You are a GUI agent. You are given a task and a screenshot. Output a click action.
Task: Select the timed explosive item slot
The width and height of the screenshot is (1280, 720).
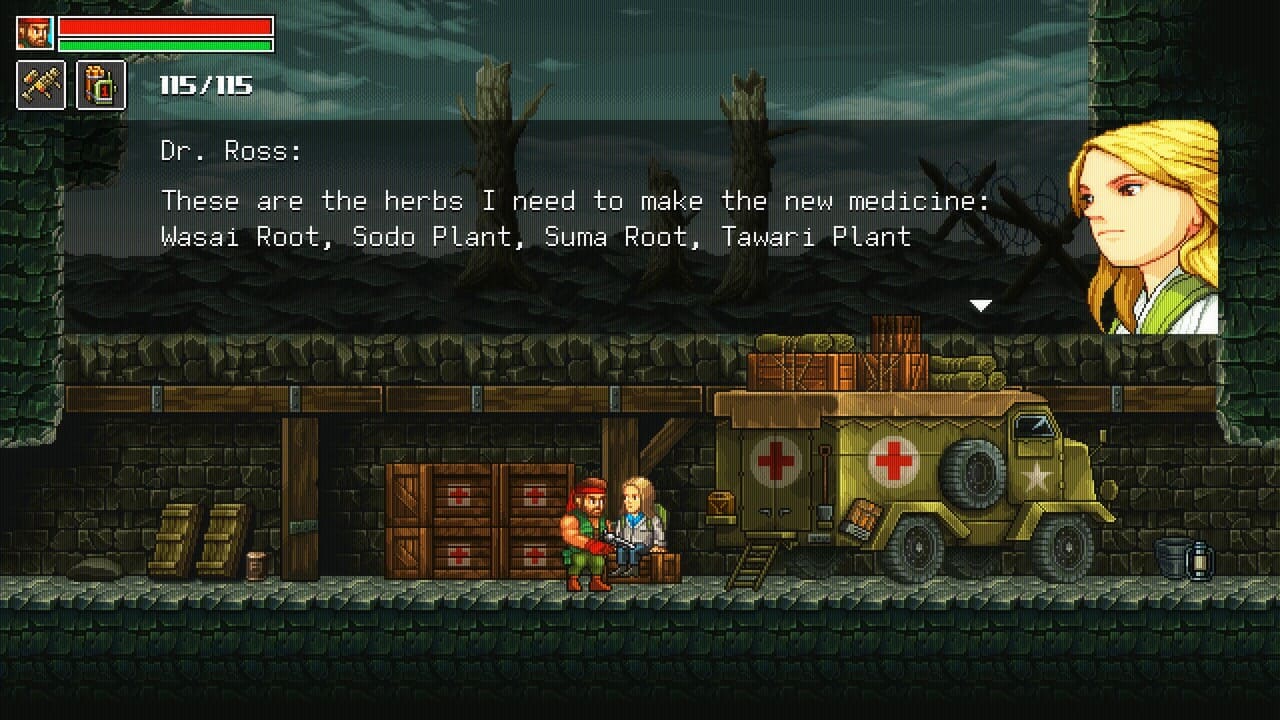(x=101, y=85)
